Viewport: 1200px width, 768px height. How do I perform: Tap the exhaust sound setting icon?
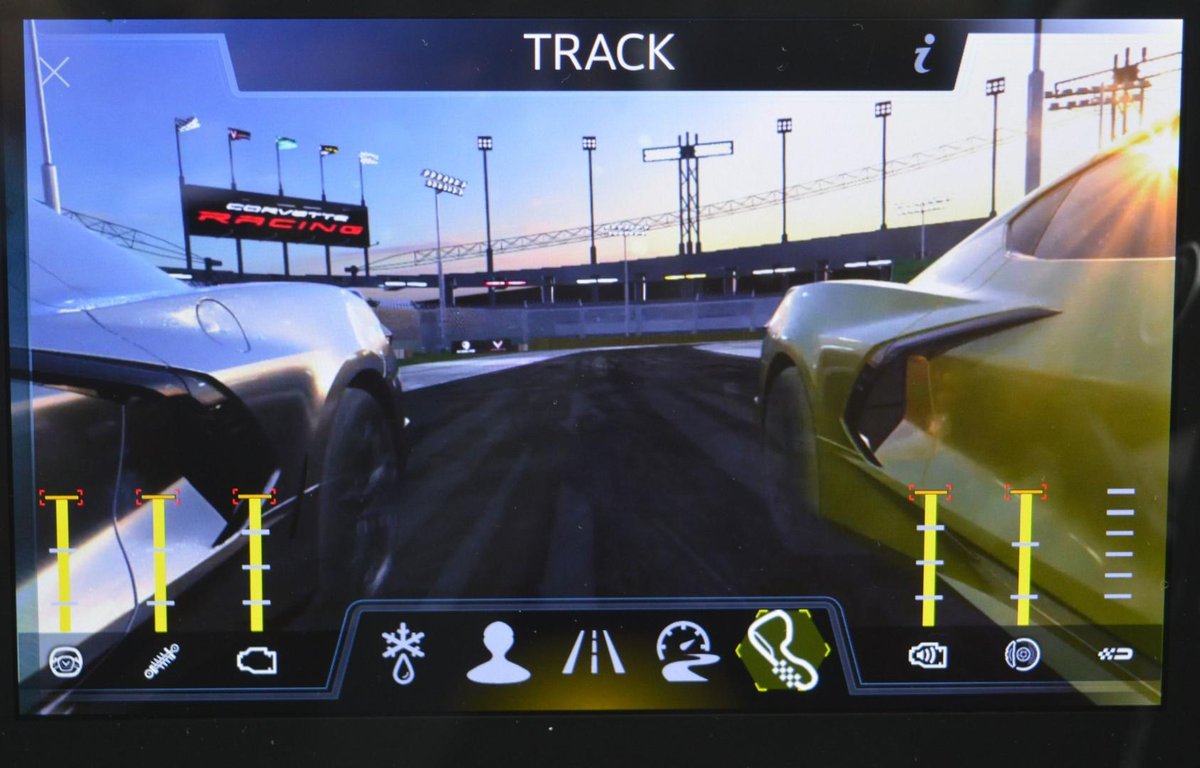[x=928, y=656]
